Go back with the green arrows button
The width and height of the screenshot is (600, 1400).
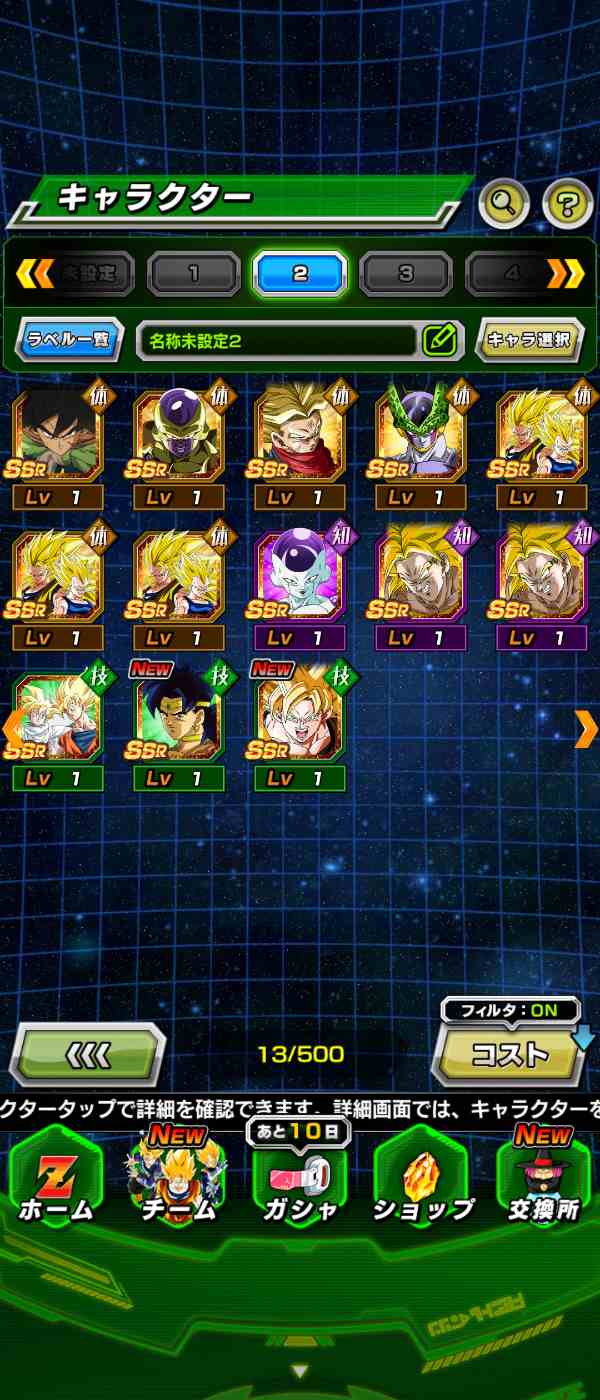coord(87,1054)
